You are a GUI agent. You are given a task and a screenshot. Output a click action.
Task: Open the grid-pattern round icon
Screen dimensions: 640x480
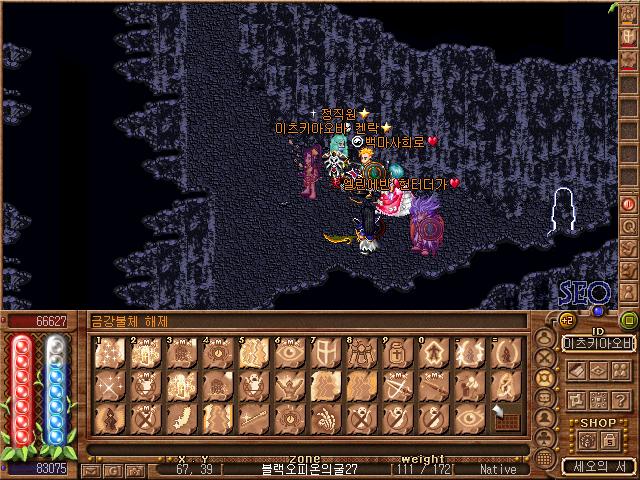click(x=544, y=458)
